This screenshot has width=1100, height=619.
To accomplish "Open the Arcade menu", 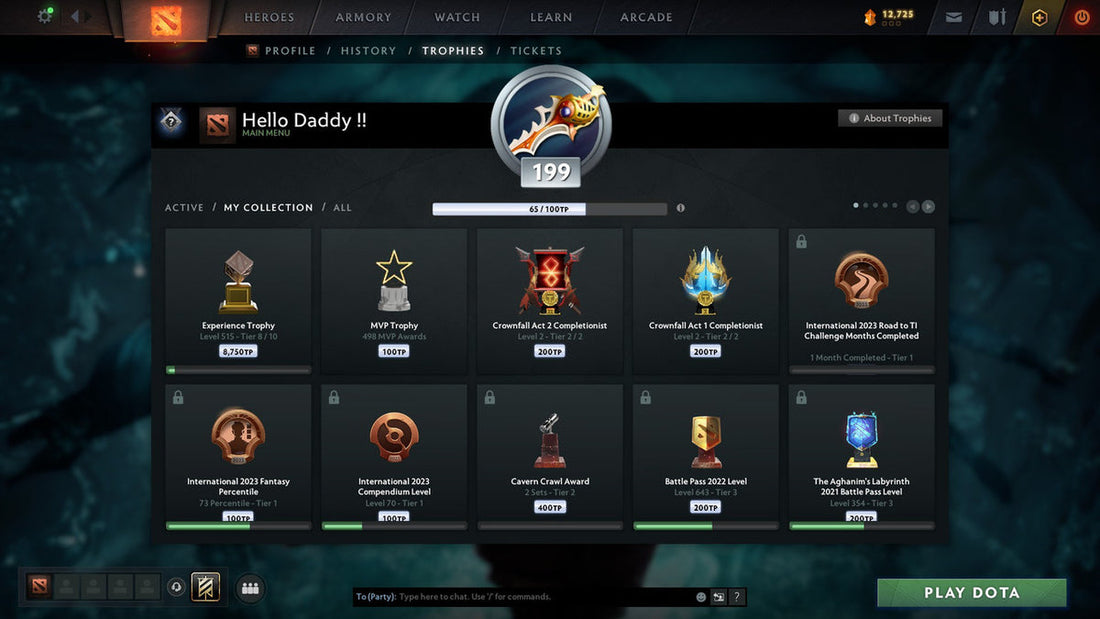I will pos(646,17).
